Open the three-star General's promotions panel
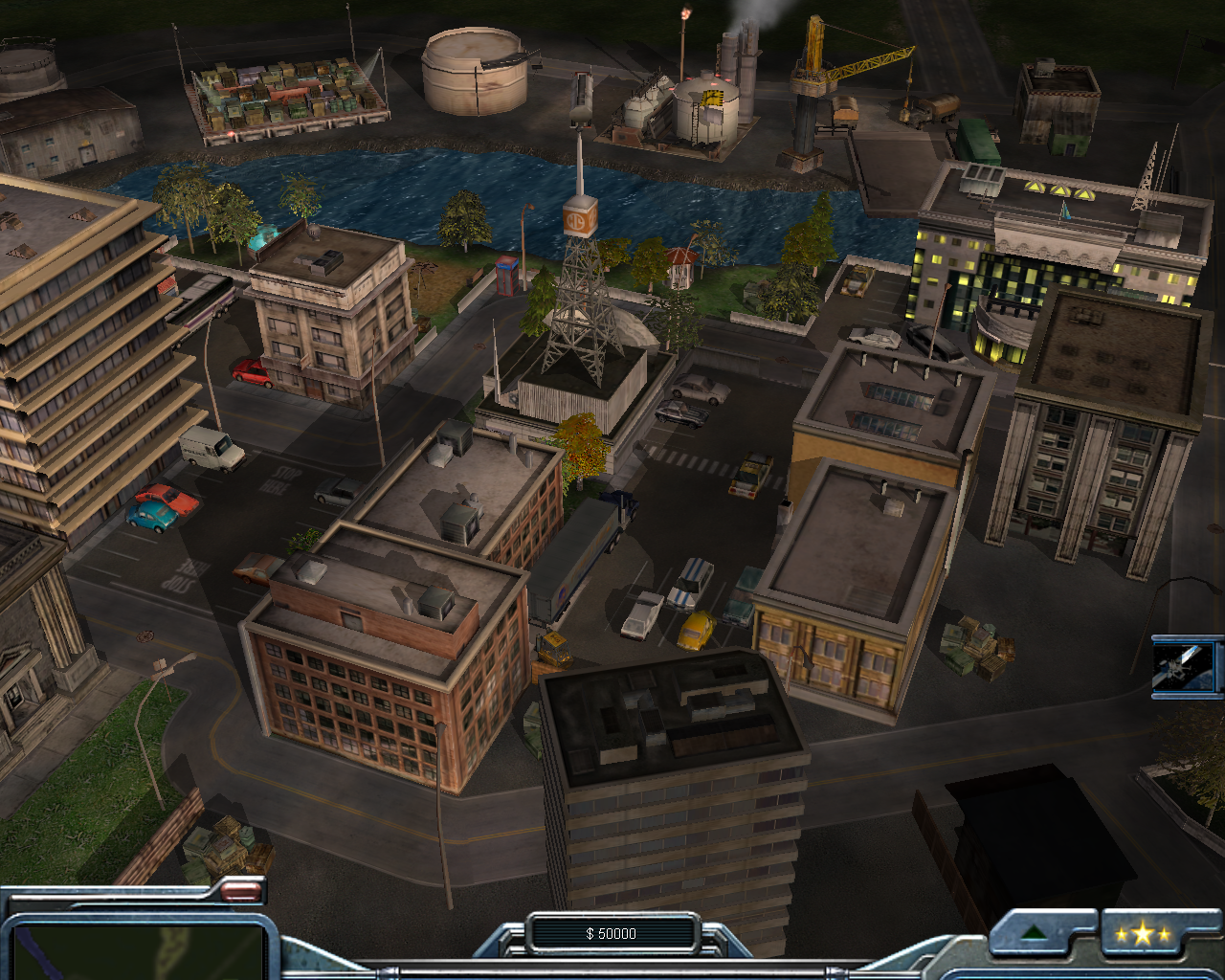This screenshot has width=1225, height=980. [1143, 934]
